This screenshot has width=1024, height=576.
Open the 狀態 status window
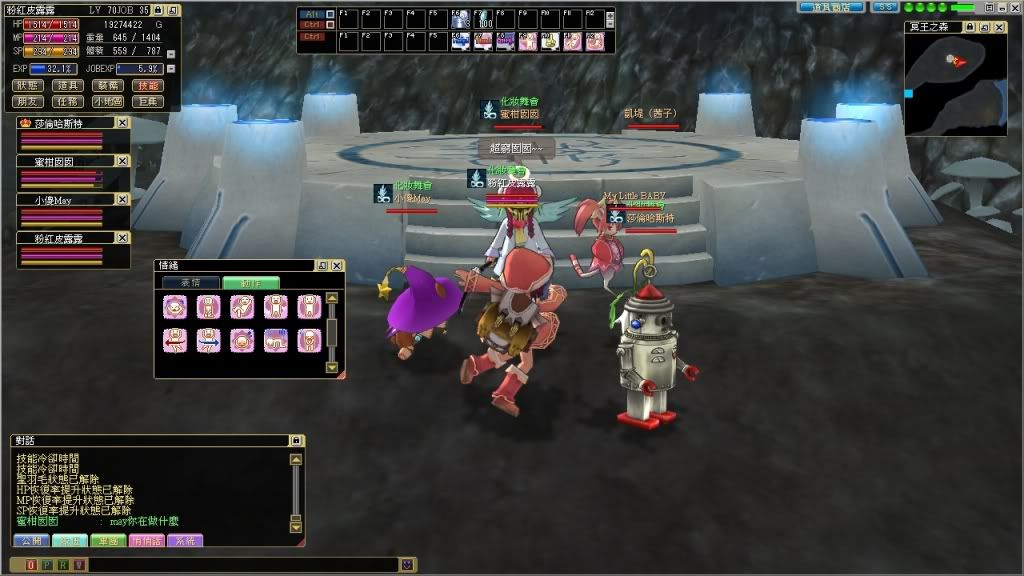point(29,86)
